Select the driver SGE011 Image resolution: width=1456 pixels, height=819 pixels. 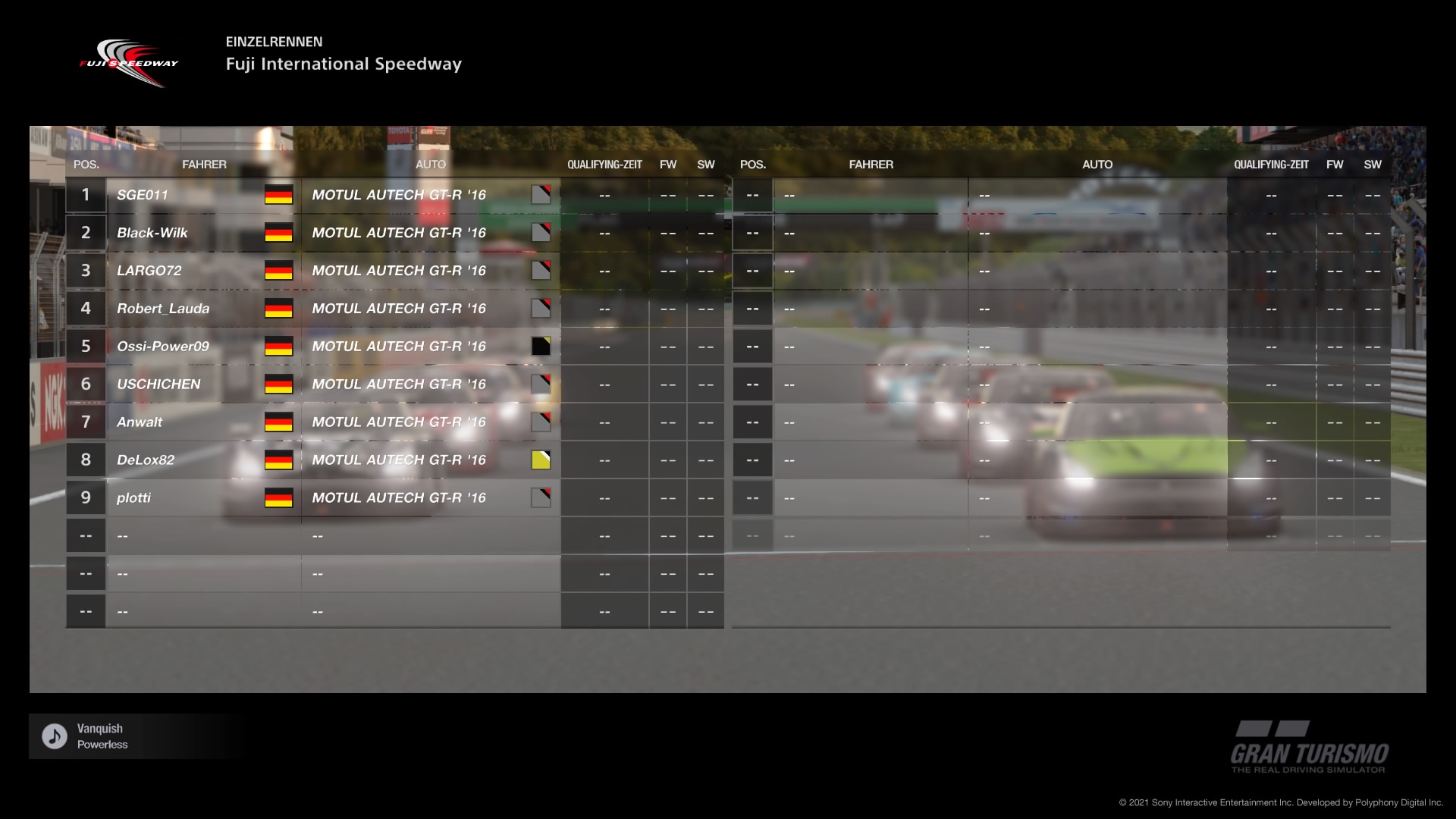[x=144, y=195]
